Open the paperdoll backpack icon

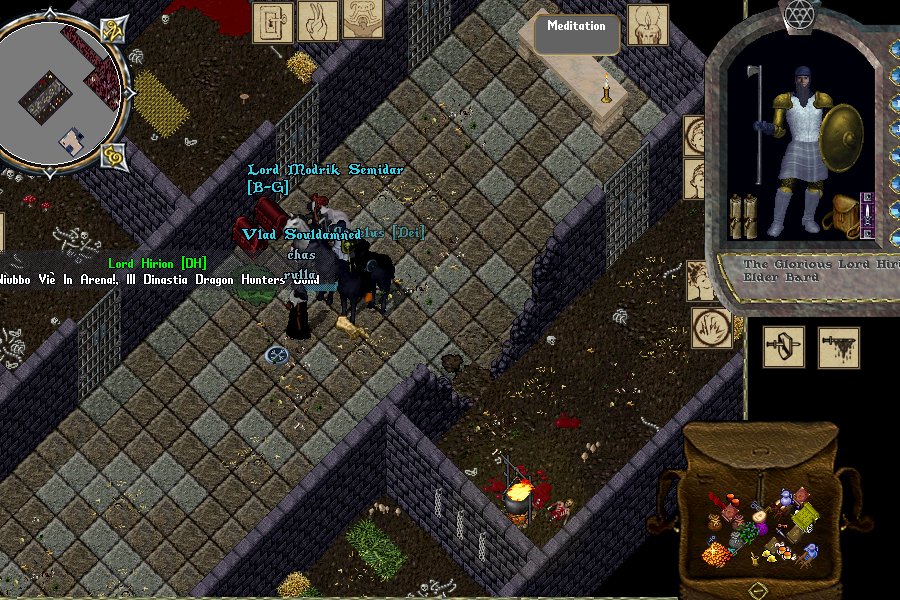coord(845,214)
